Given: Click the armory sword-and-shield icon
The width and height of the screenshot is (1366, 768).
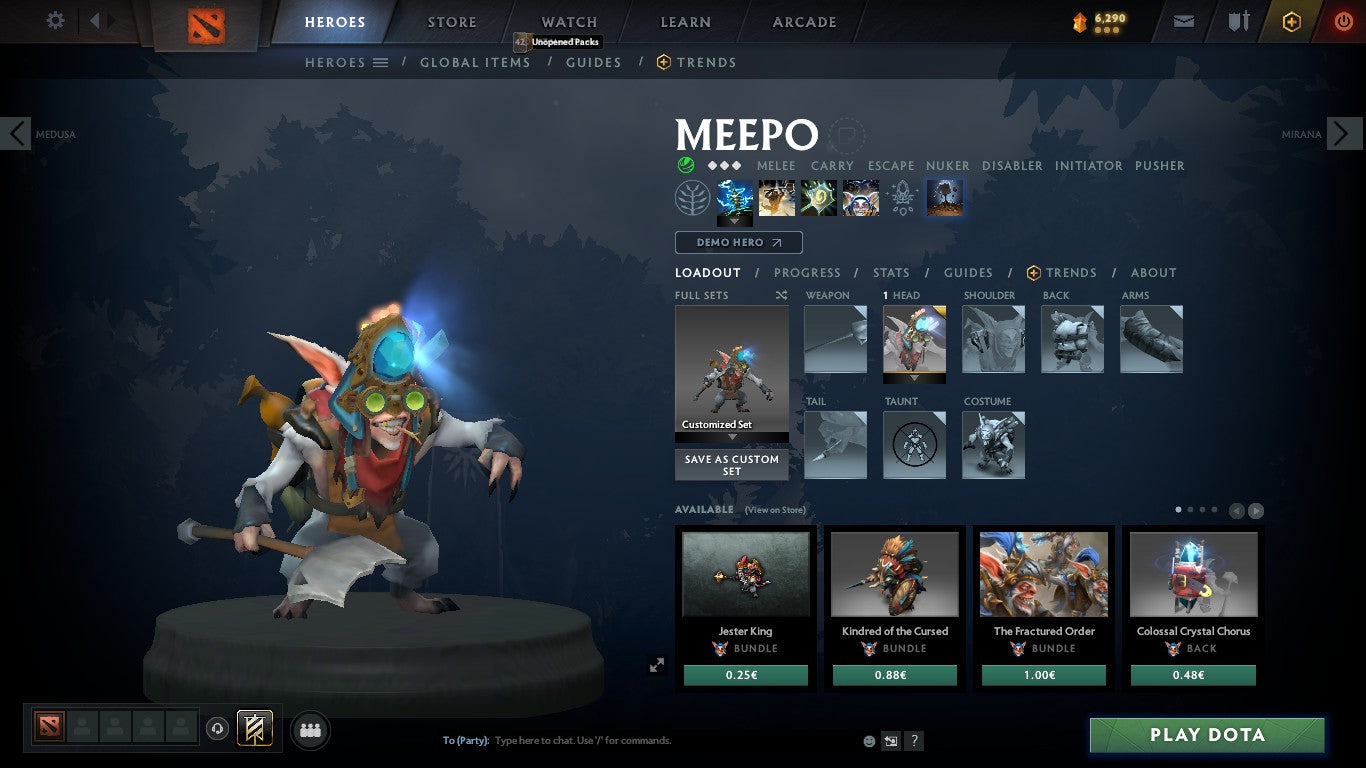Looking at the screenshot, I should (x=1238, y=20).
